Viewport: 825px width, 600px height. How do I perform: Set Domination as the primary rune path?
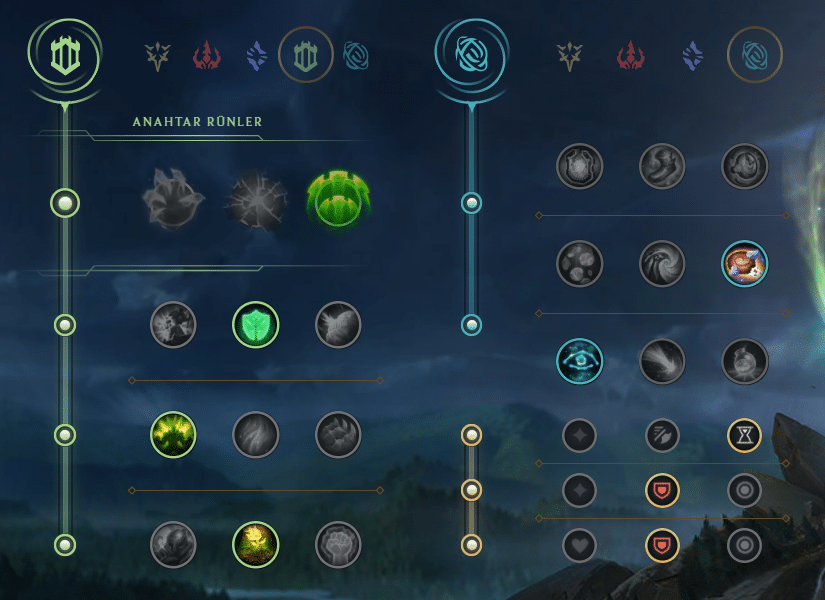[x=207, y=56]
